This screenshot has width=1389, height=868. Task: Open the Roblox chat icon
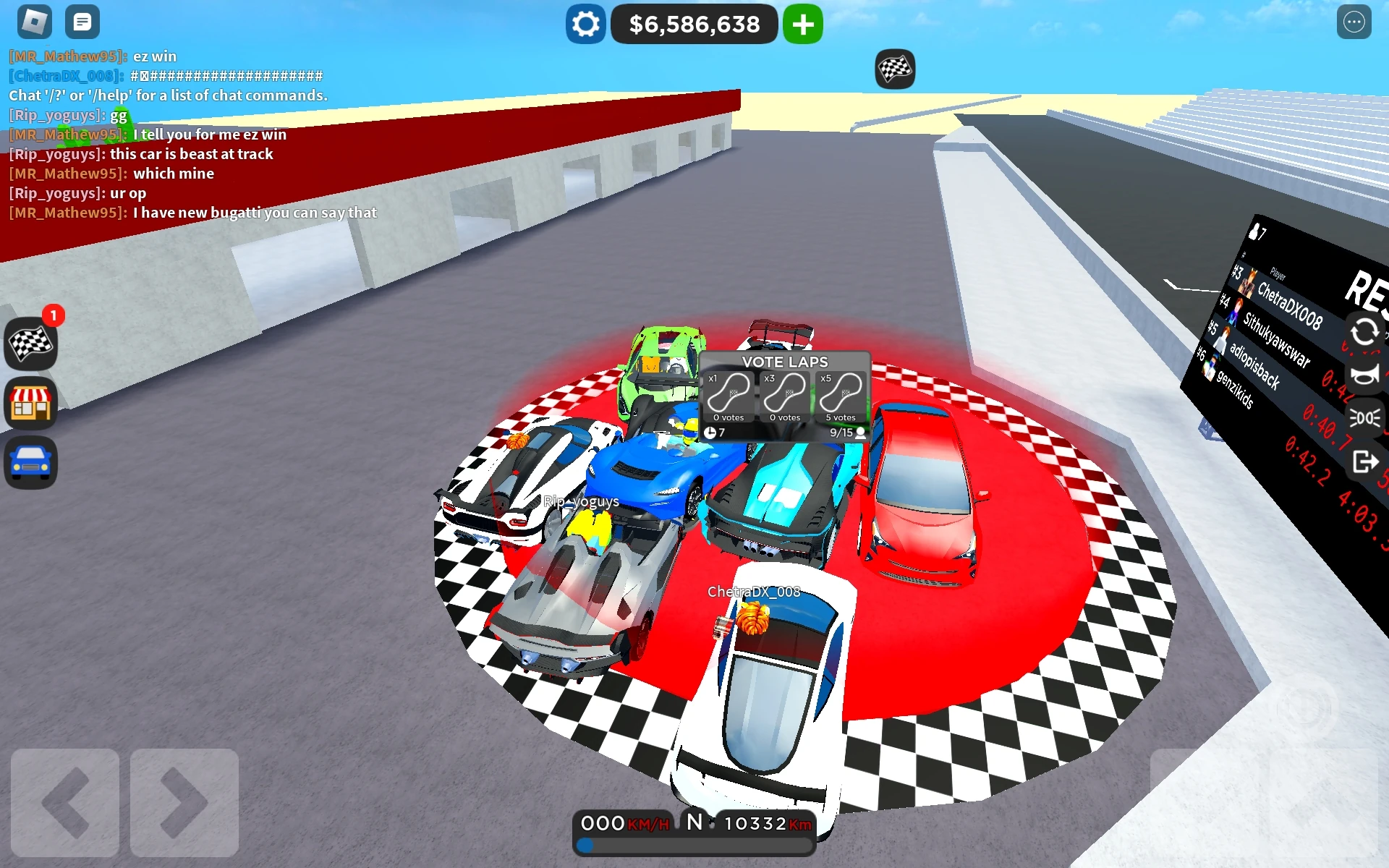[x=82, y=22]
